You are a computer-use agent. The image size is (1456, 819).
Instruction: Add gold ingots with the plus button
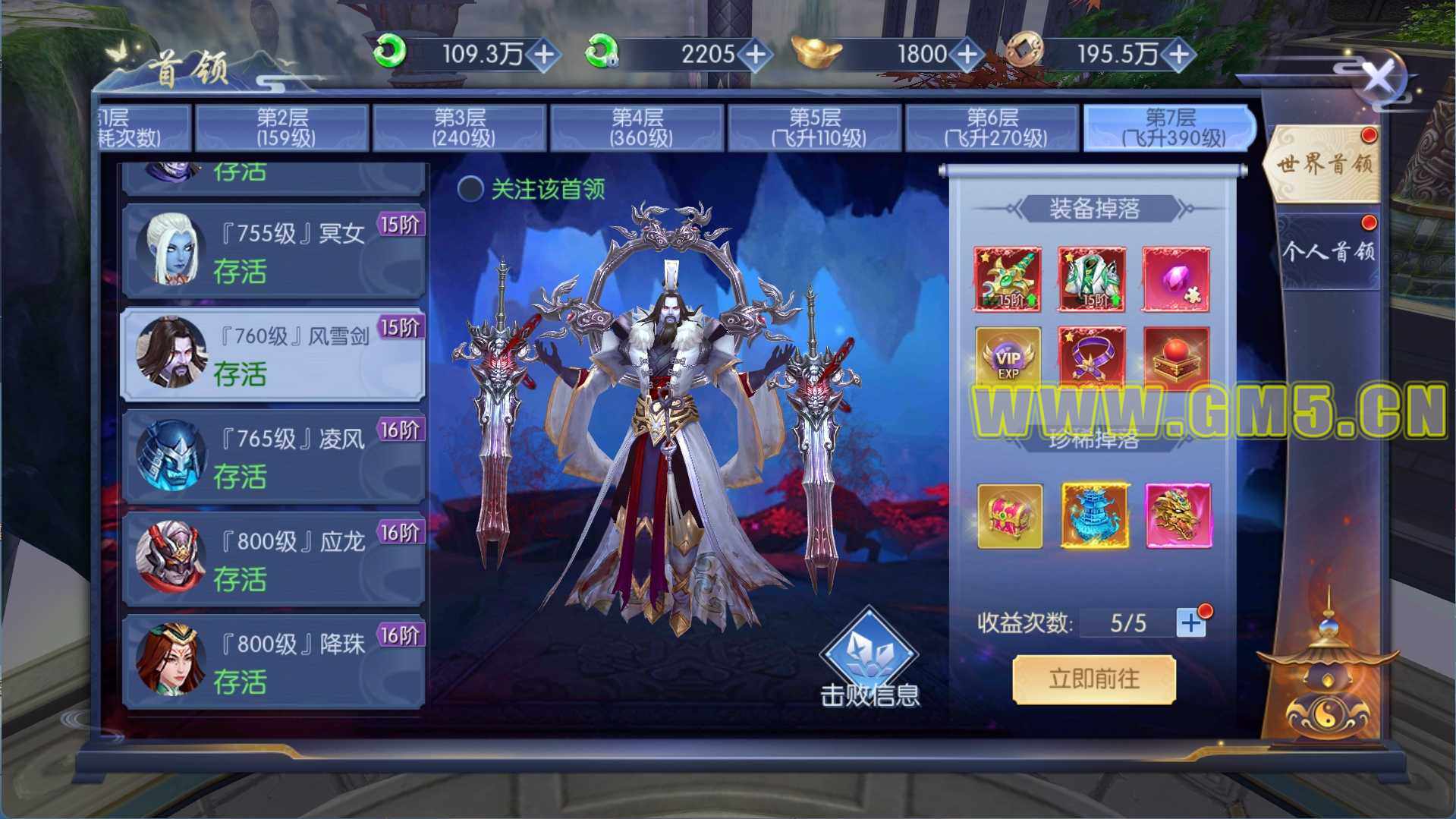click(x=967, y=54)
